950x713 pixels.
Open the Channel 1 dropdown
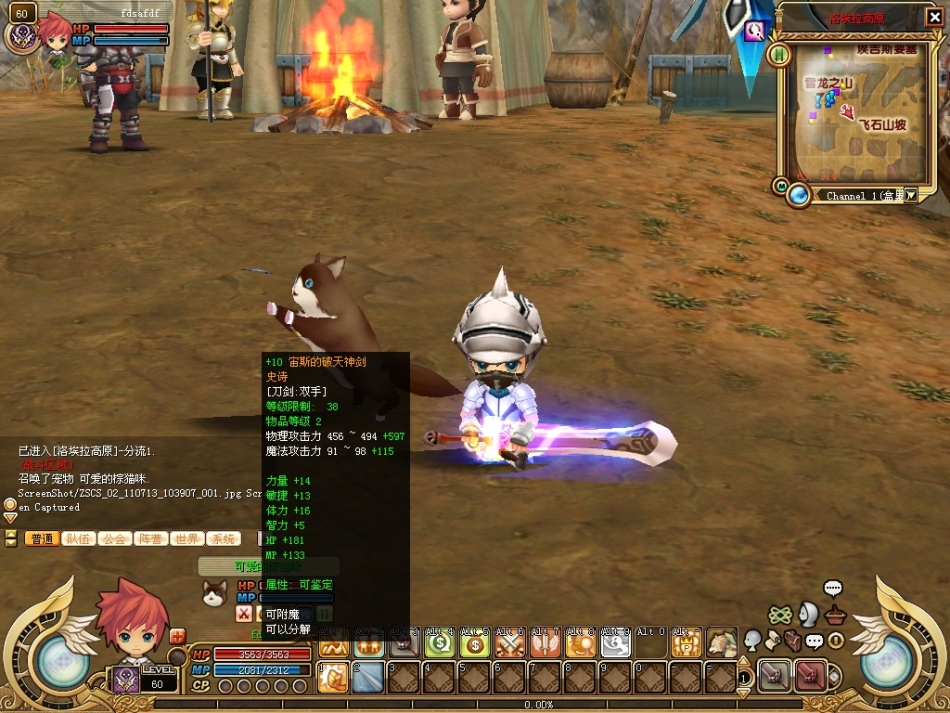(x=909, y=196)
